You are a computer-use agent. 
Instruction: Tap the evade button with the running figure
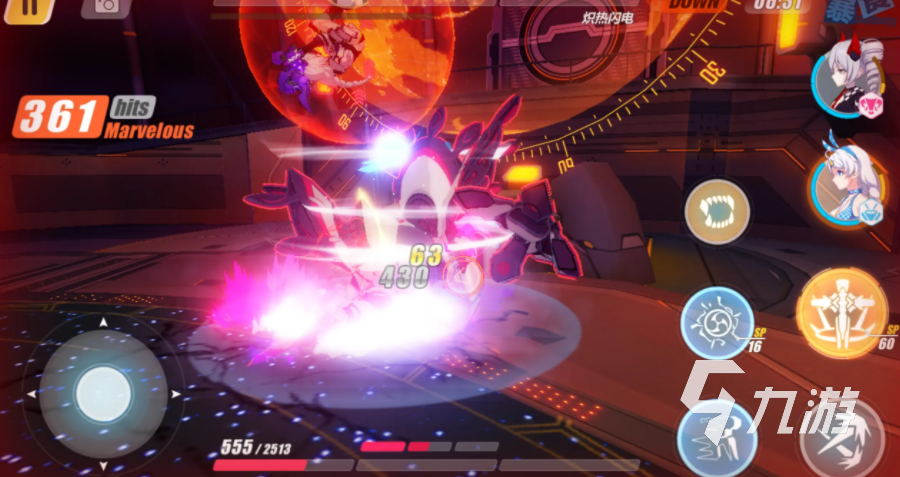(x=715, y=436)
